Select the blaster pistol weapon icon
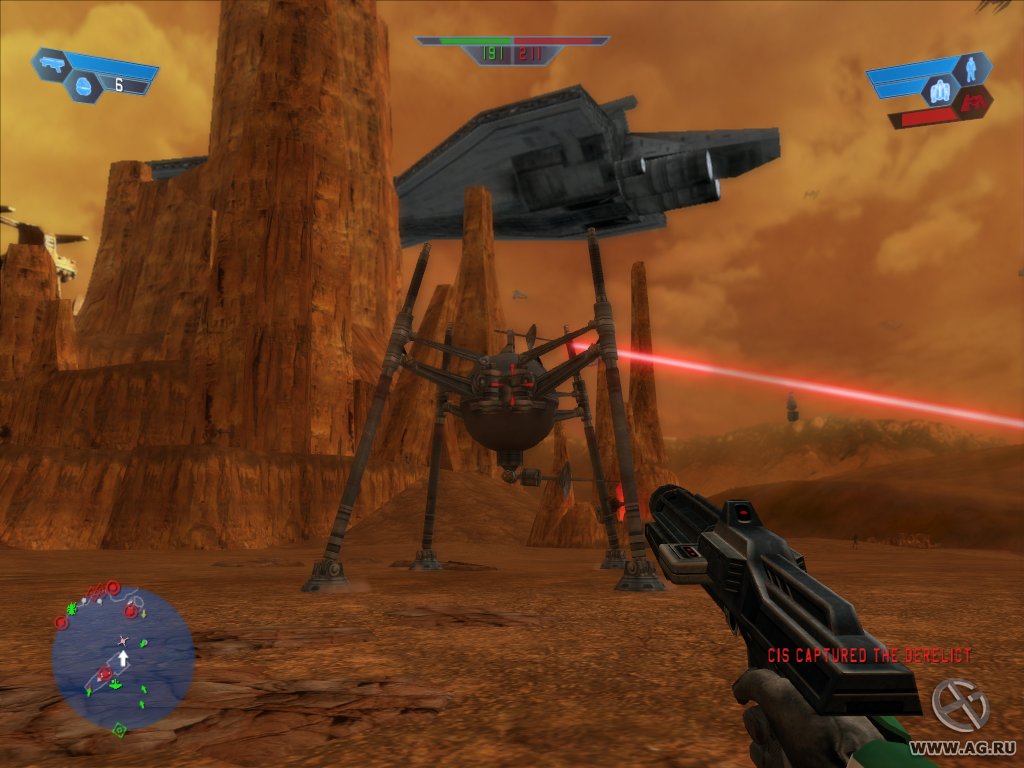The image size is (1024, 768). pos(52,65)
